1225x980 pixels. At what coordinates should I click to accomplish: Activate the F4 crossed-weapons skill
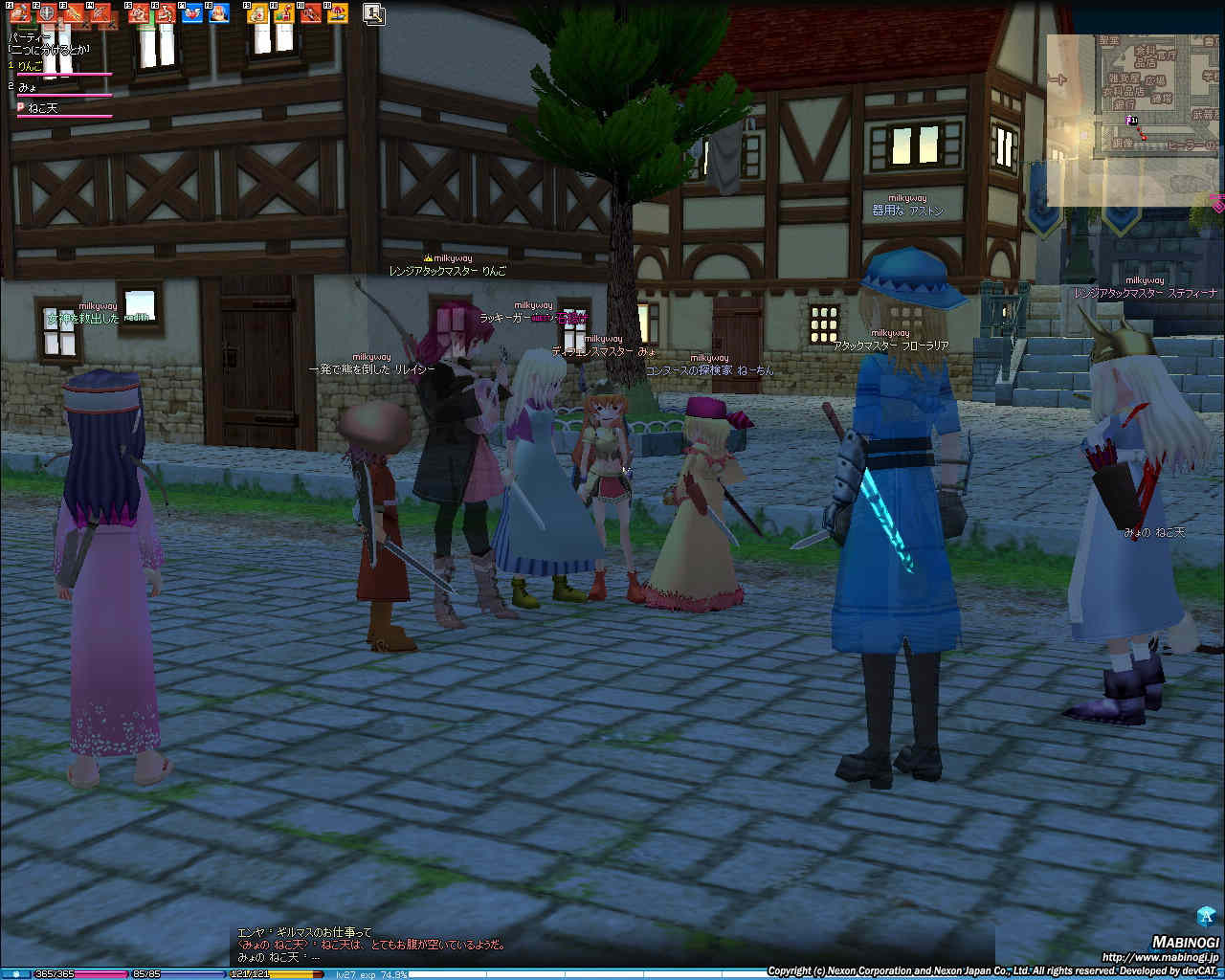click(100, 13)
